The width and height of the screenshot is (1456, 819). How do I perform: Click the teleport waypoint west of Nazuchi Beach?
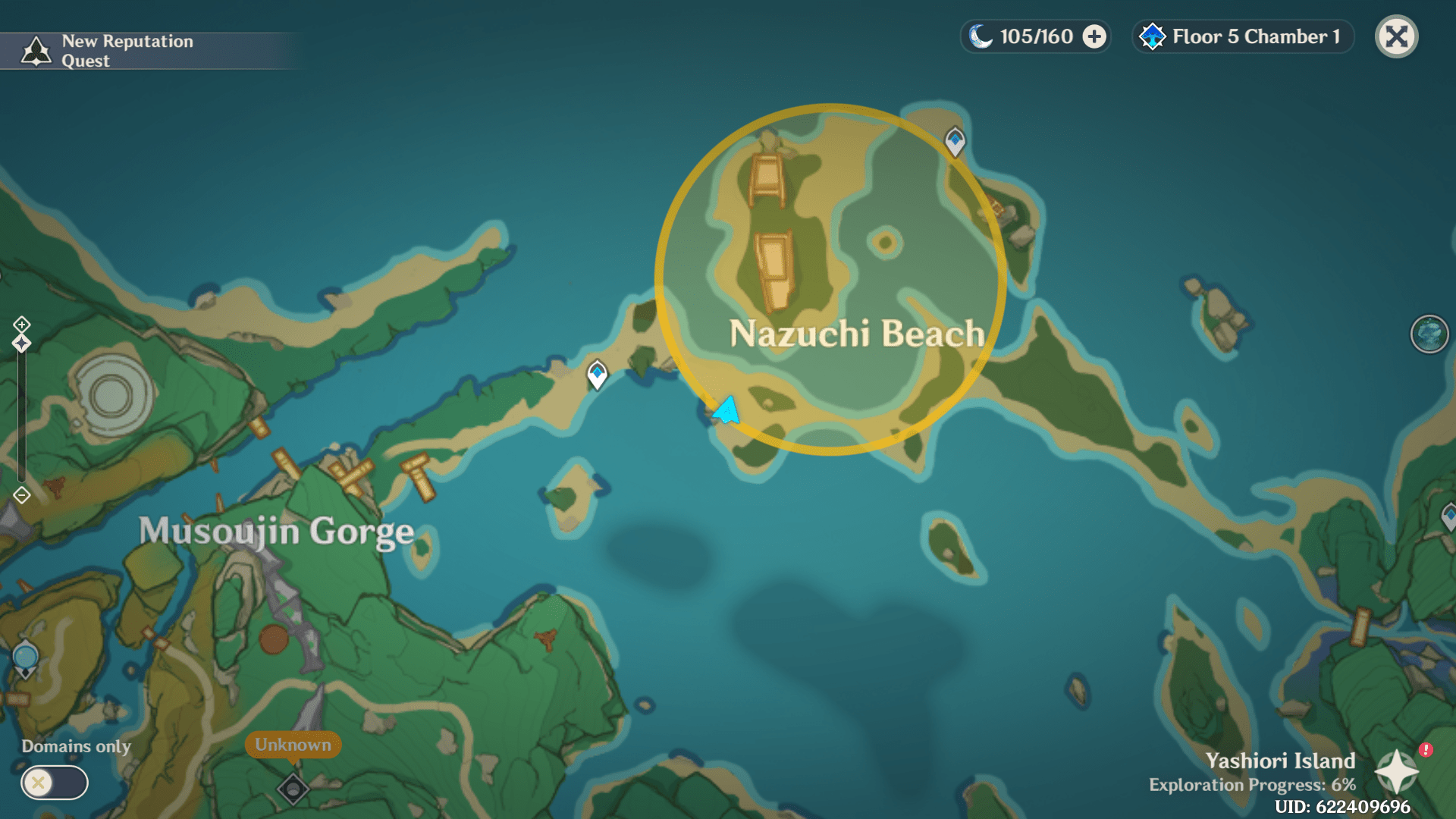[596, 372]
